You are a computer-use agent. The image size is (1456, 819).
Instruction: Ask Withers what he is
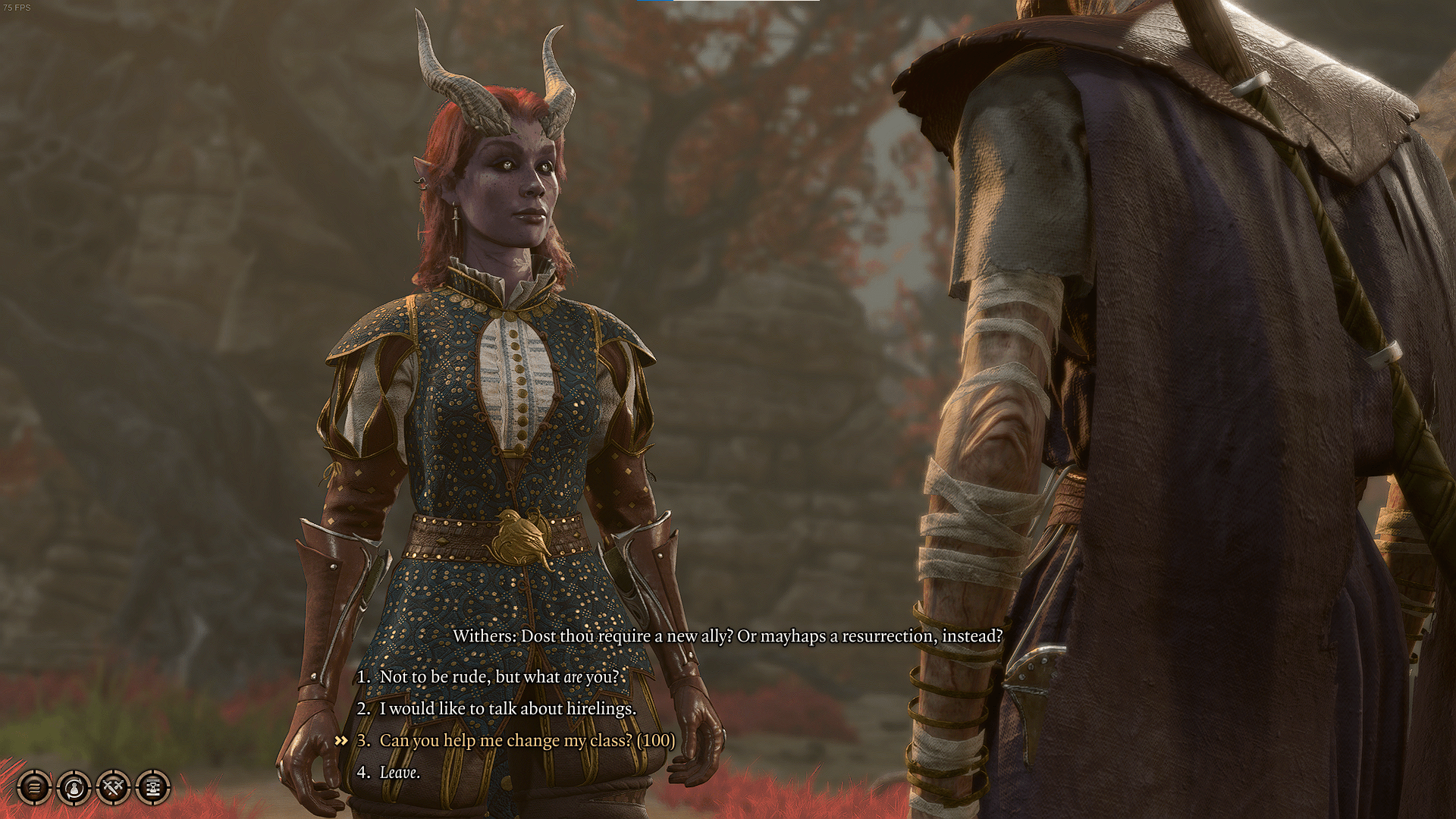[498, 676]
